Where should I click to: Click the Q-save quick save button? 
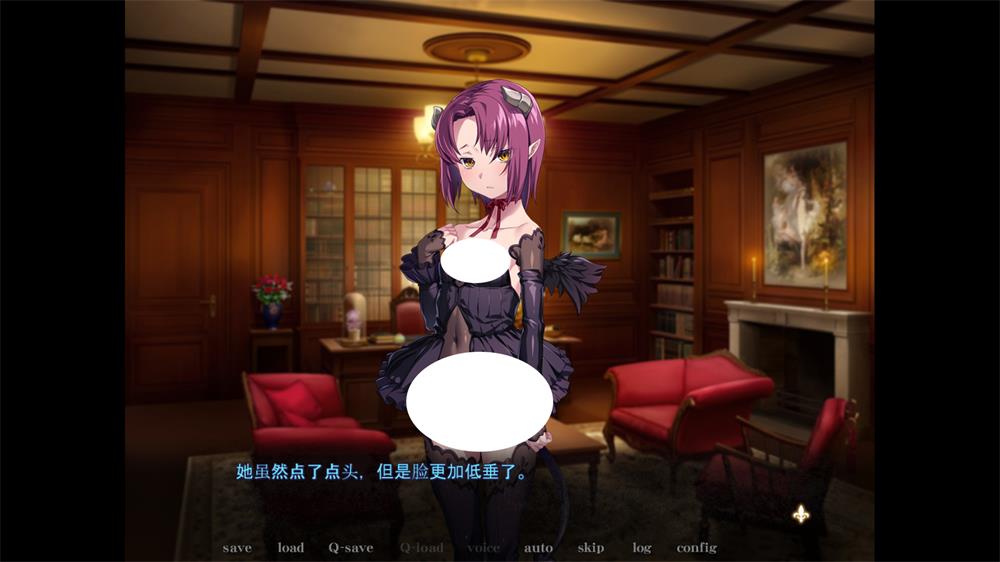tap(351, 548)
